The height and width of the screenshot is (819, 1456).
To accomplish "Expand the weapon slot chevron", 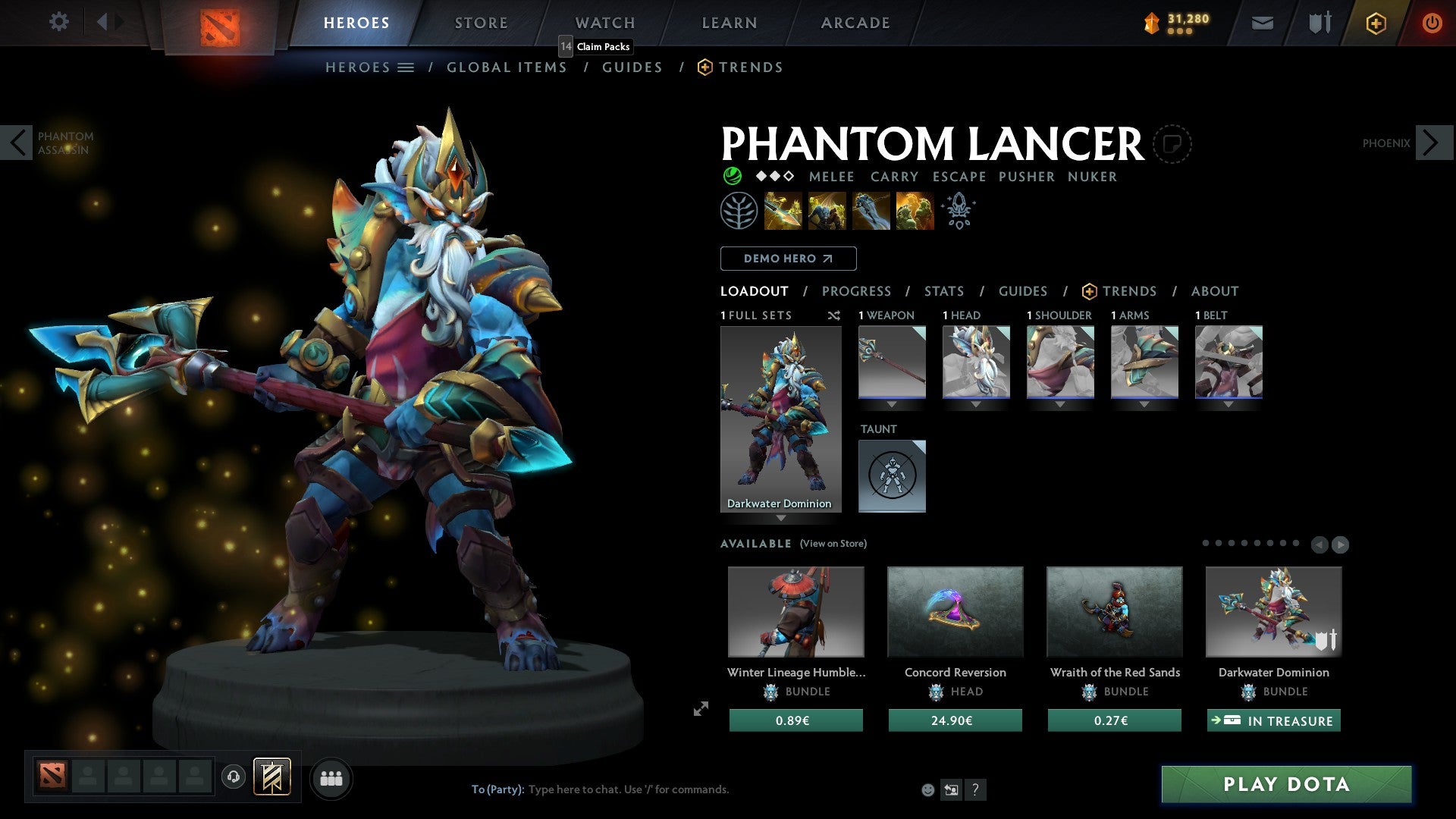I will point(892,405).
